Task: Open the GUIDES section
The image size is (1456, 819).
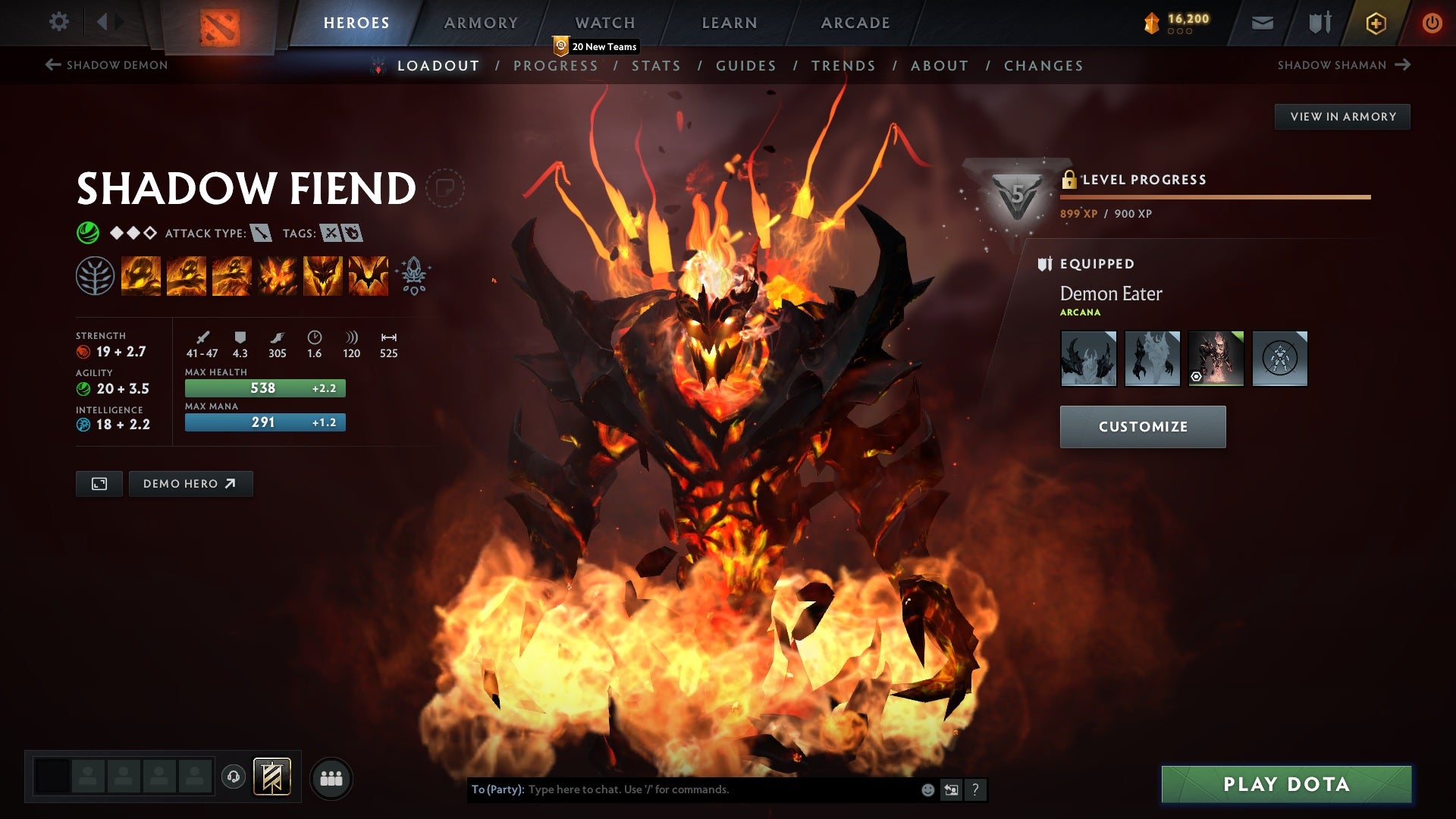Action: [745, 65]
